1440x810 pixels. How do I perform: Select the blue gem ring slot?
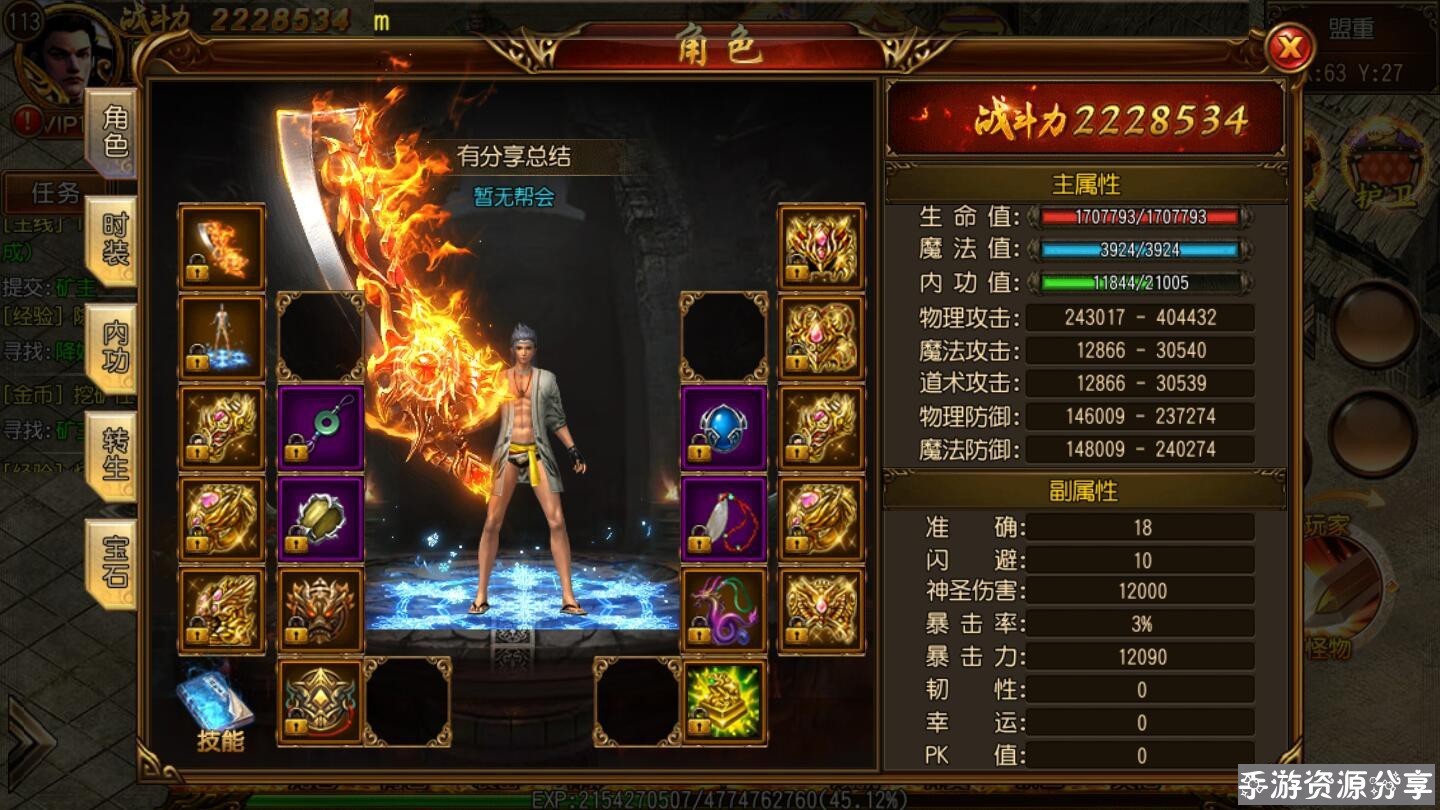coord(724,428)
